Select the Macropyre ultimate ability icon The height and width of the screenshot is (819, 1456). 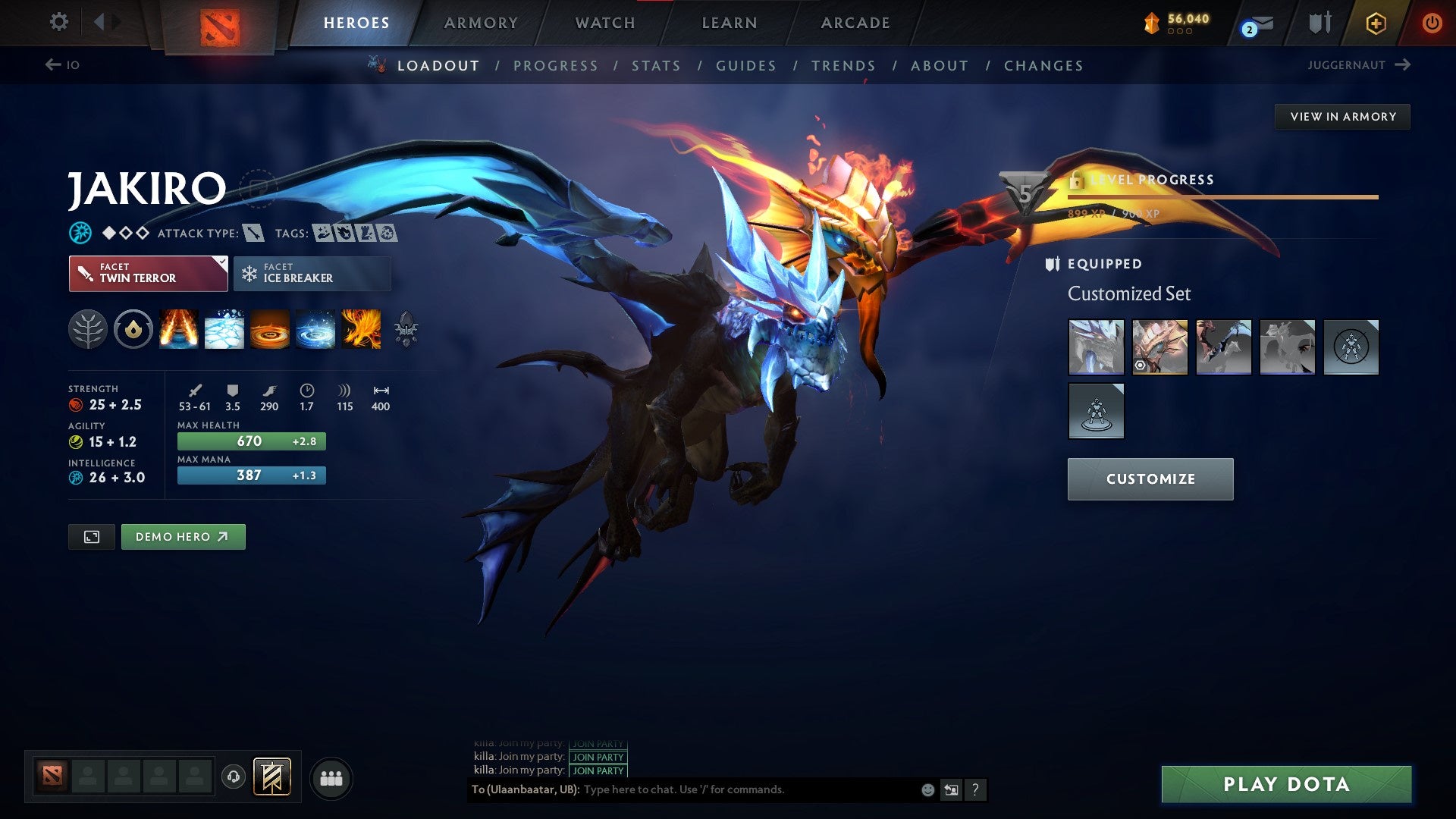click(x=360, y=329)
